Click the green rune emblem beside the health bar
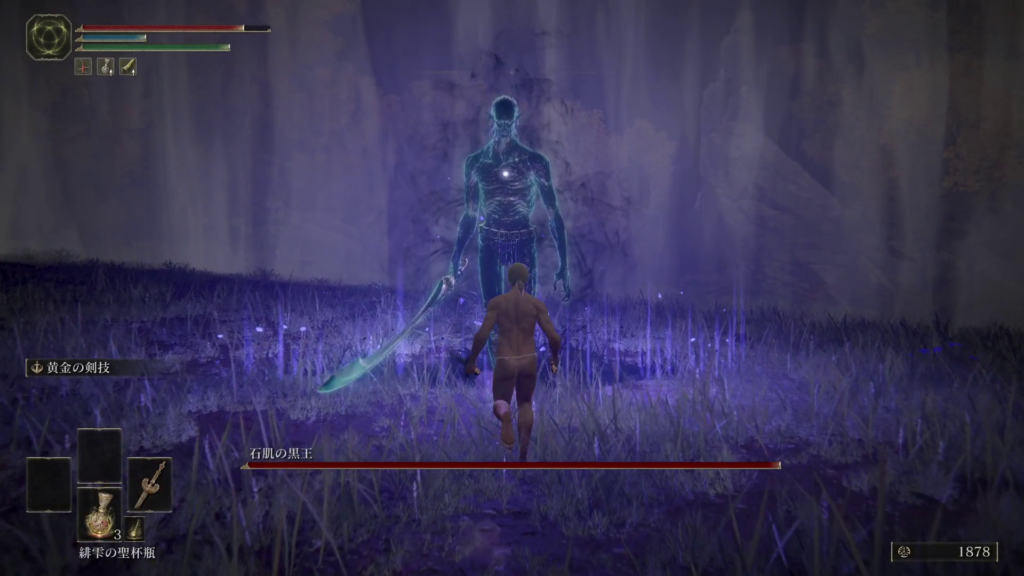The width and height of the screenshot is (1024, 576). click(48, 37)
